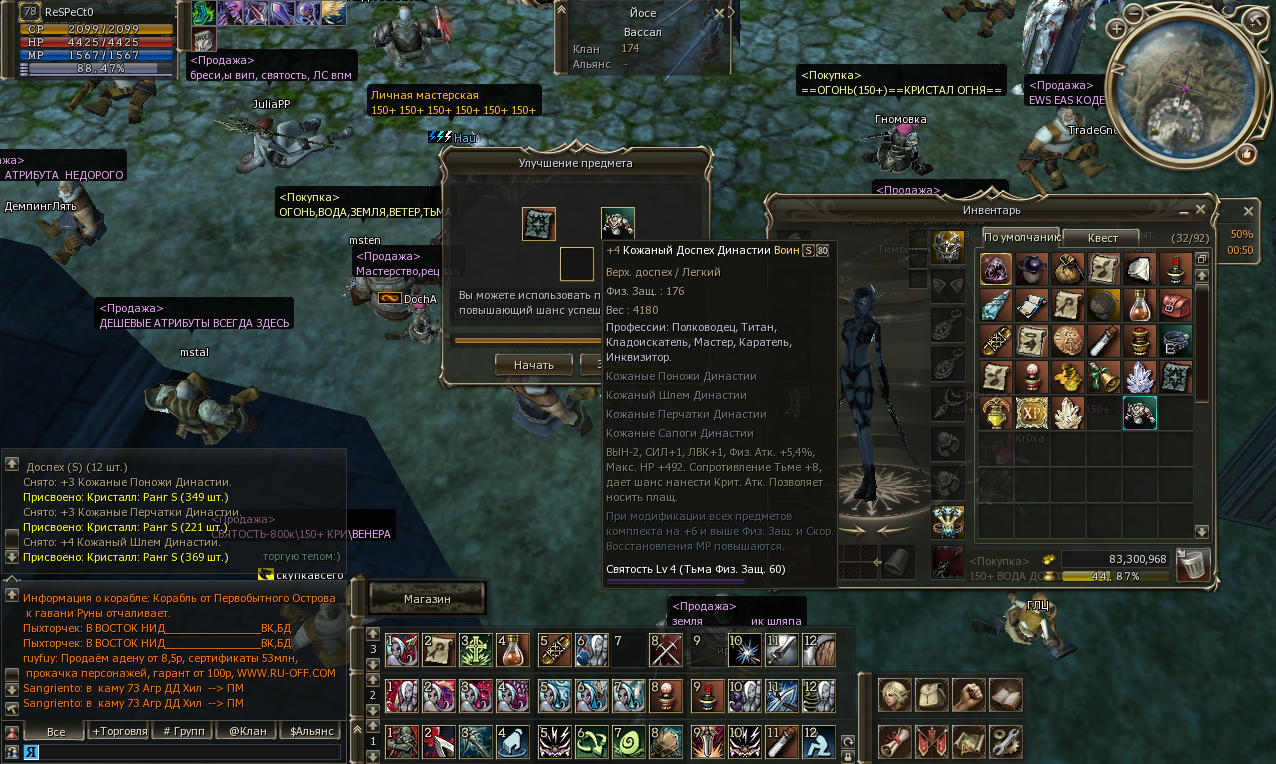Image resolution: width=1276 pixels, height=764 pixels.
Task: Click the enchant scroll slot in upgrade window
Action: click(x=539, y=224)
